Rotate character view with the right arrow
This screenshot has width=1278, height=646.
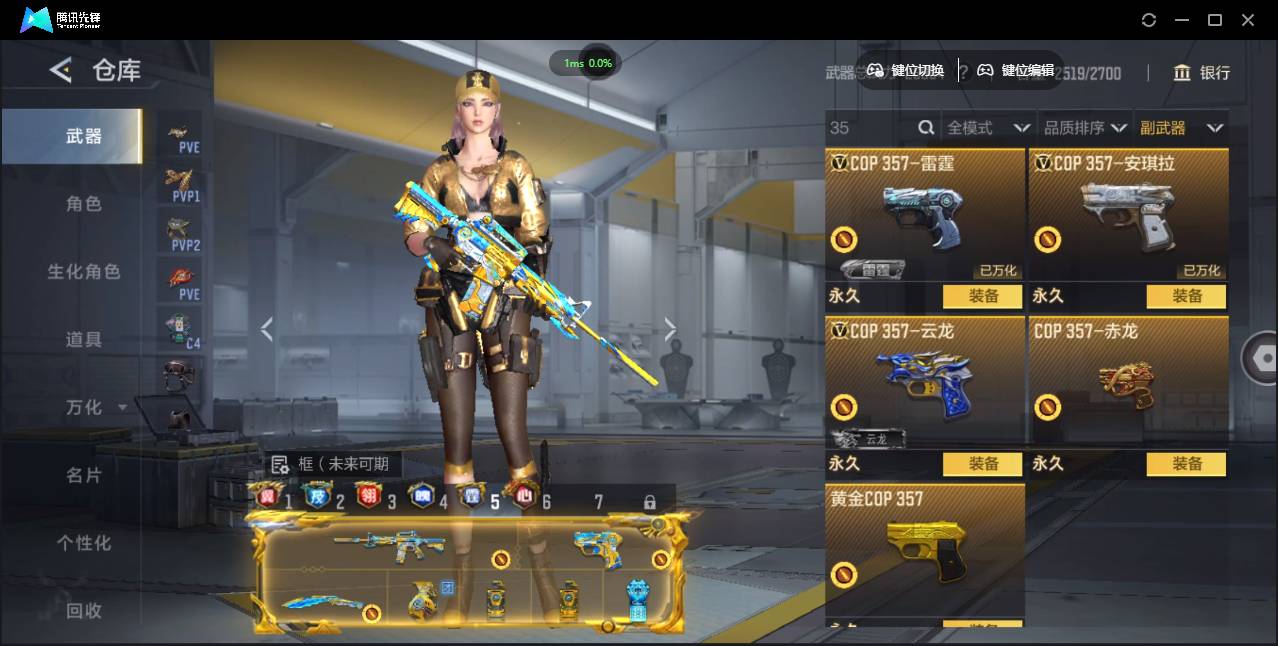670,329
